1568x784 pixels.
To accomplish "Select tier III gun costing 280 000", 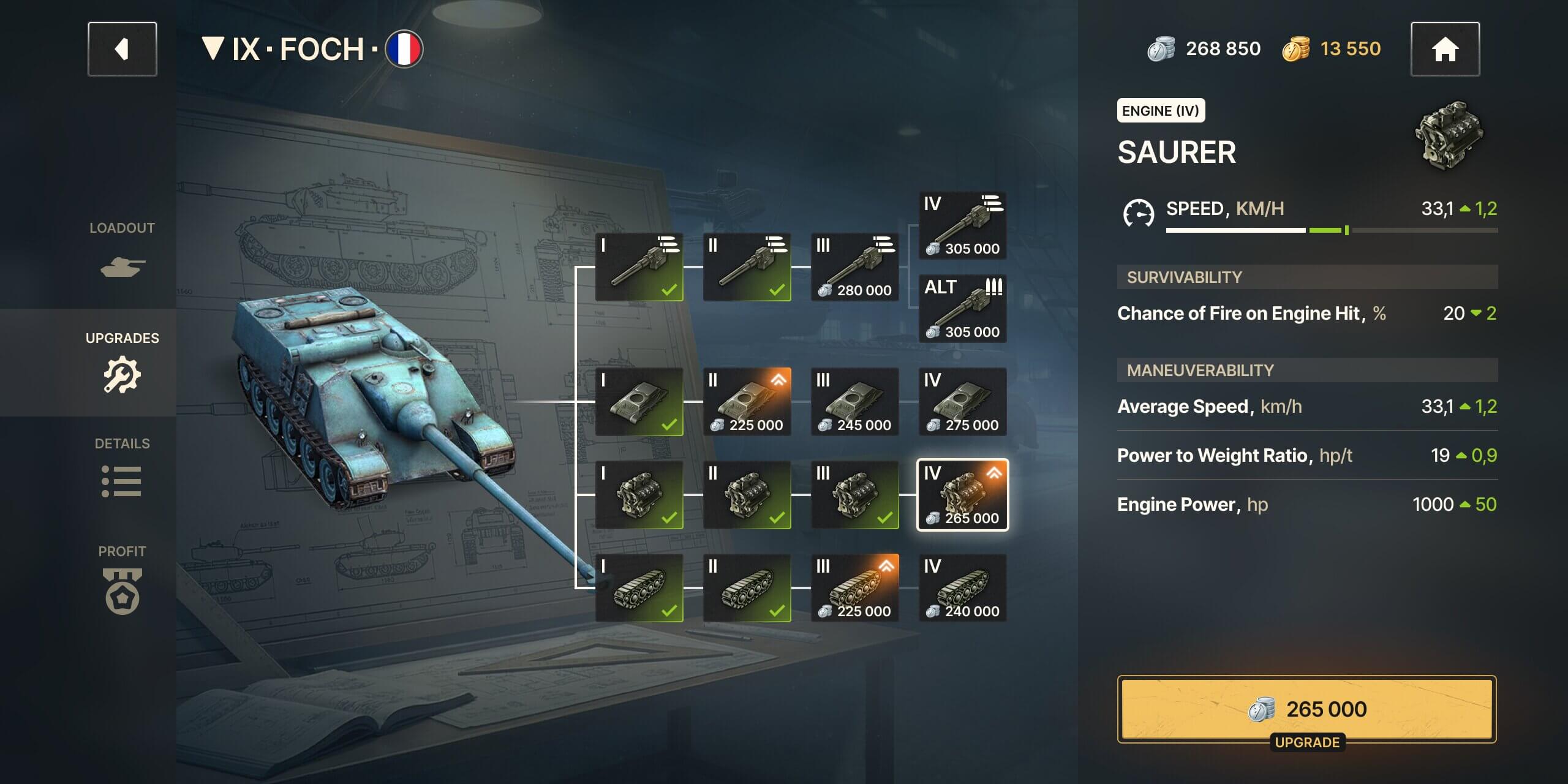I will (x=854, y=267).
